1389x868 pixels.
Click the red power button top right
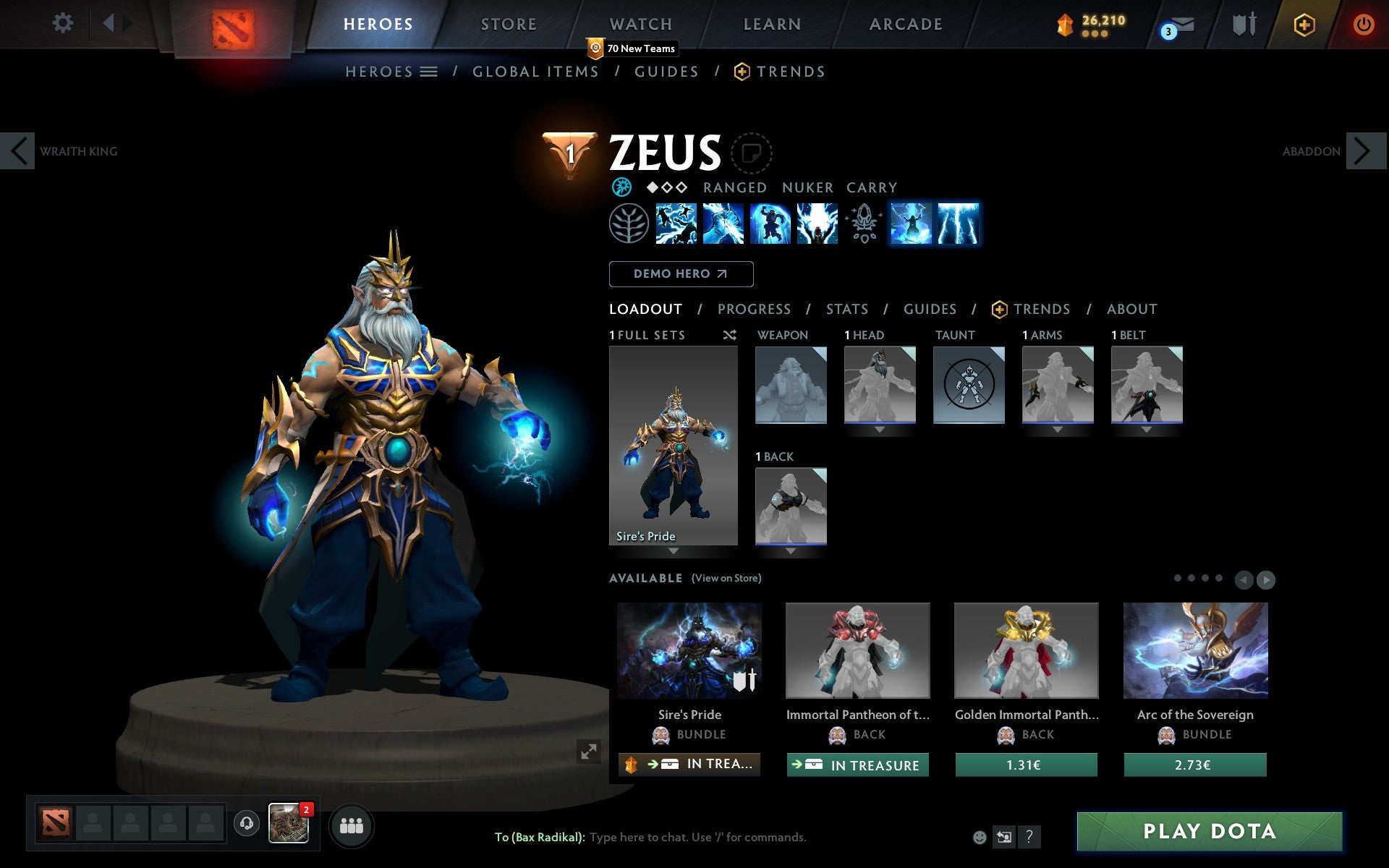click(x=1363, y=23)
